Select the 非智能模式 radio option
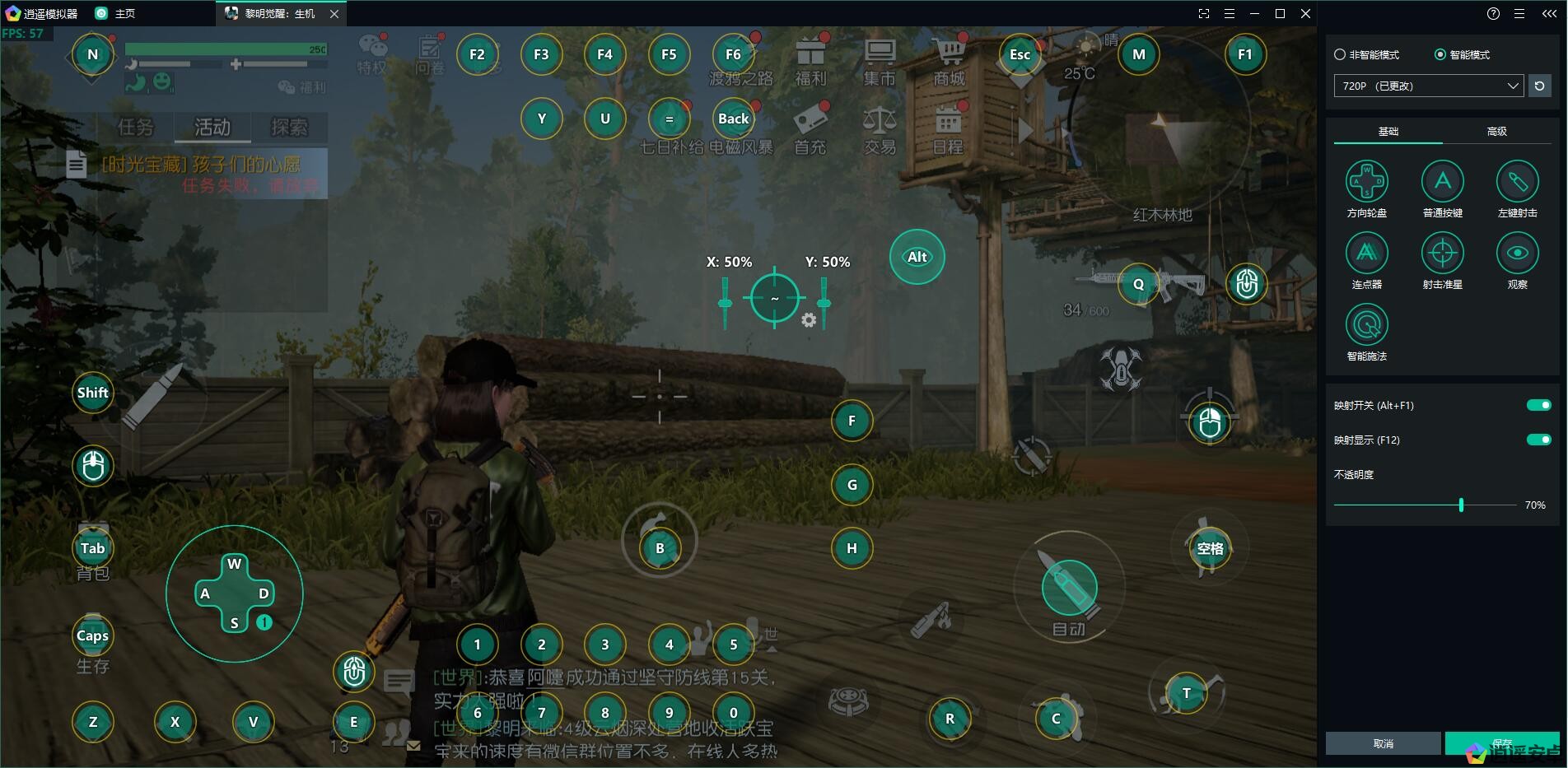The image size is (1568, 768). (1340, 54)
